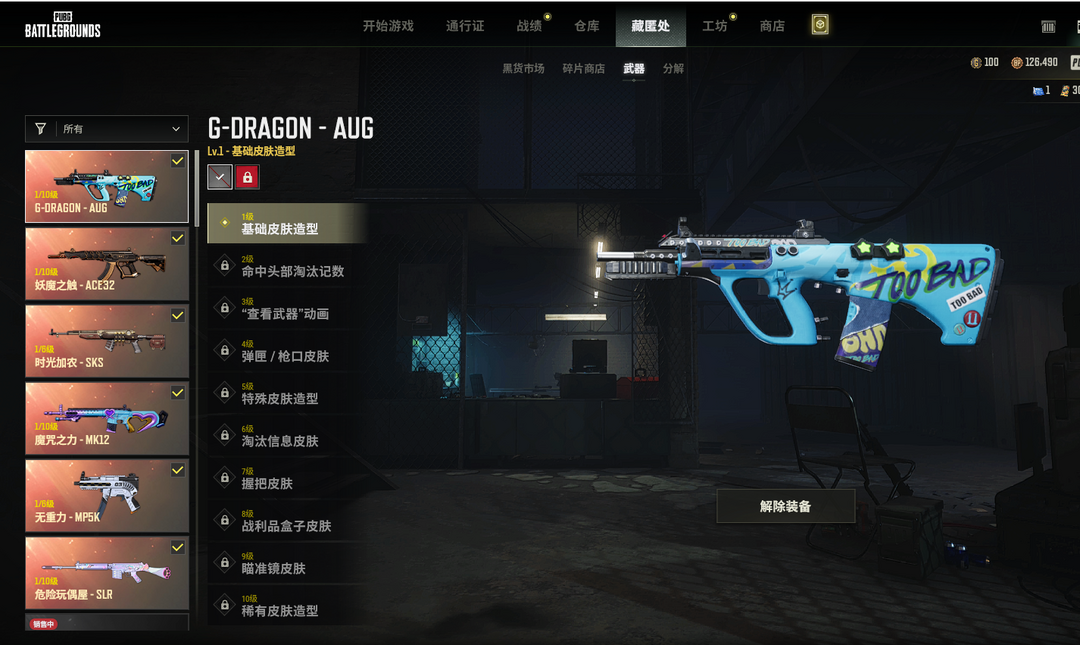Viewport: 1080px width, 645px height.
Task: Open the 仓库 inventory tab
Action: click(x=587, y=26)
